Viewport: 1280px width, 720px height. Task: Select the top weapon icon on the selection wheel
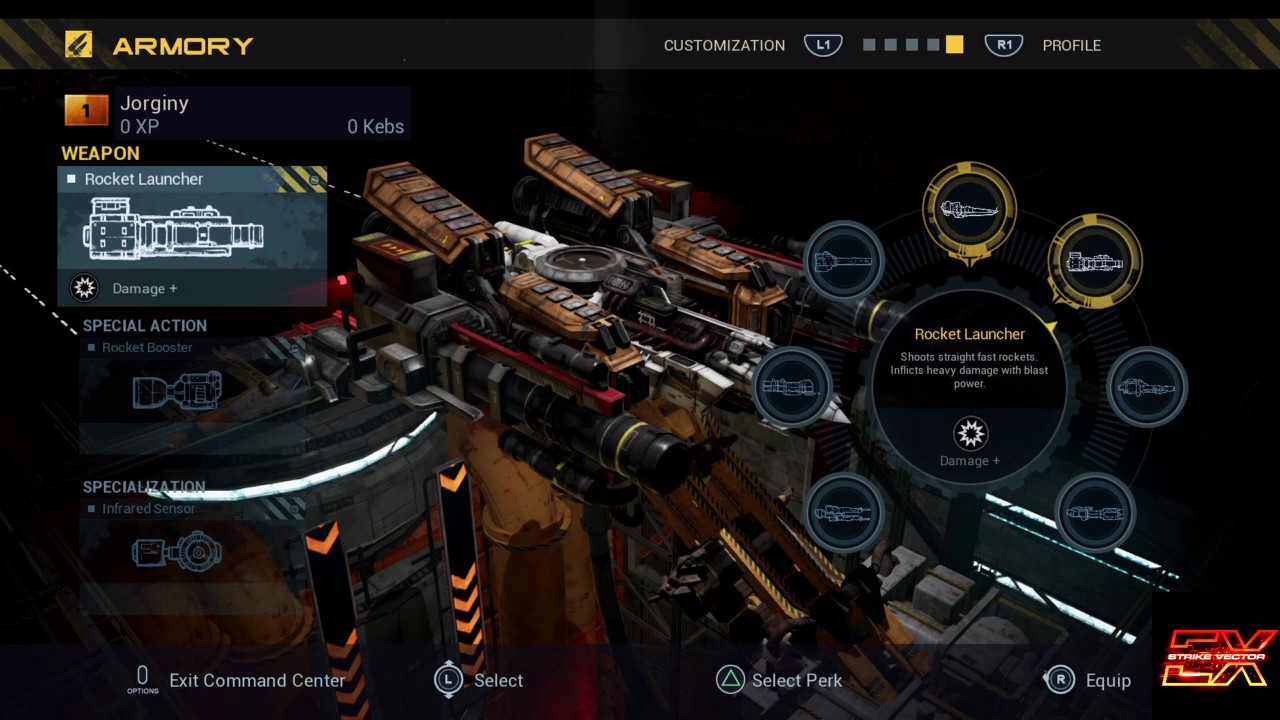969,207
